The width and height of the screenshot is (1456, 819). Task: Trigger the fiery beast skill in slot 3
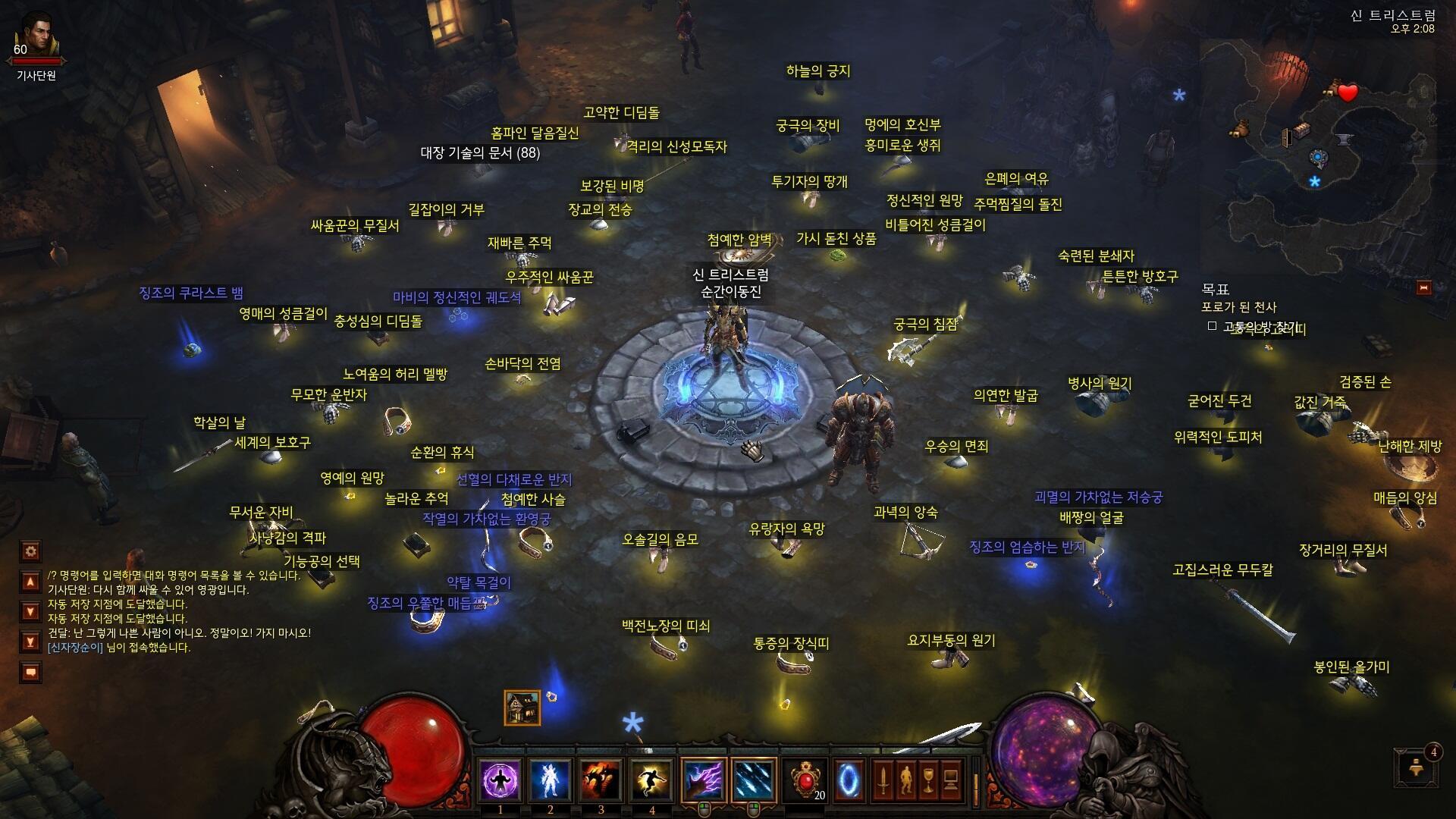point(601,780)
